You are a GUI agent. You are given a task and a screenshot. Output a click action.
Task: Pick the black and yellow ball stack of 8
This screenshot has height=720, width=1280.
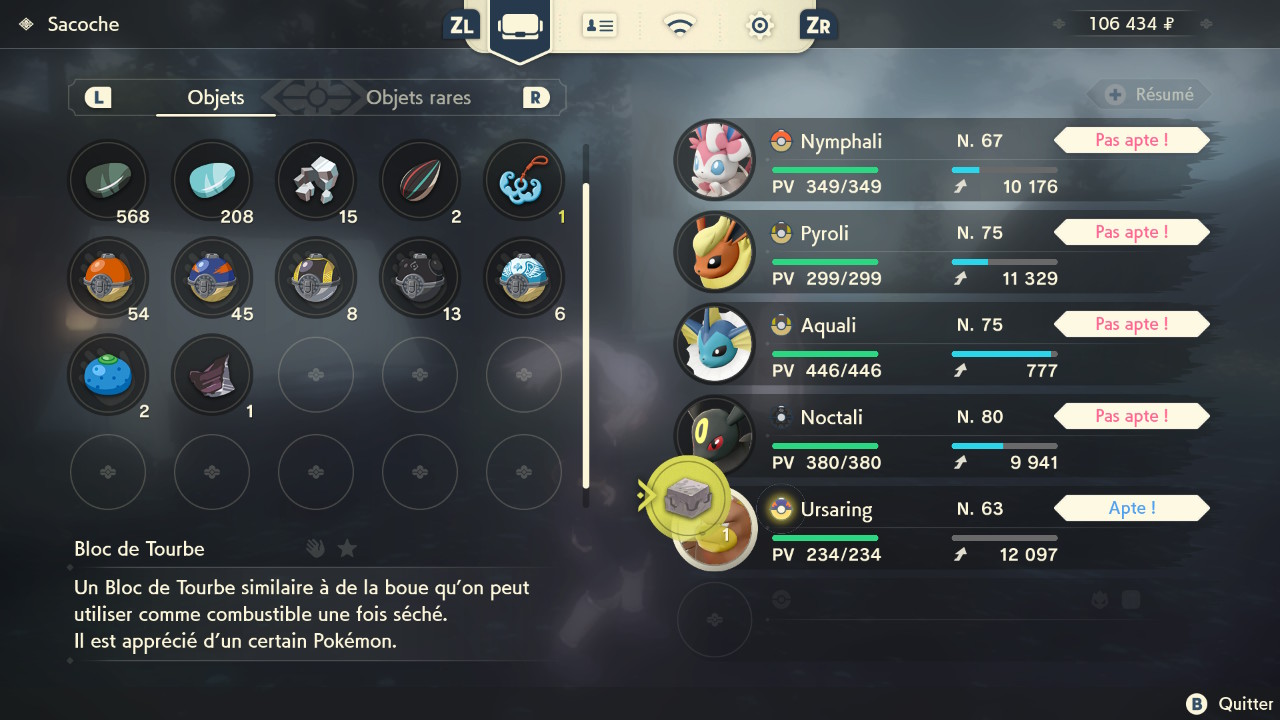[316, 278]
